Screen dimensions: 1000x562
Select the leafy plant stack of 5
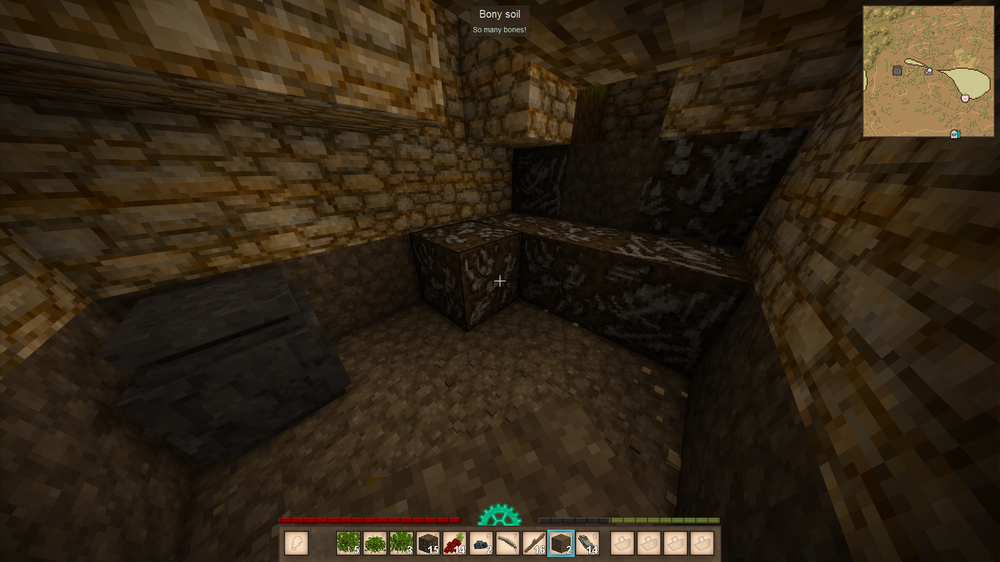[348, 543]
